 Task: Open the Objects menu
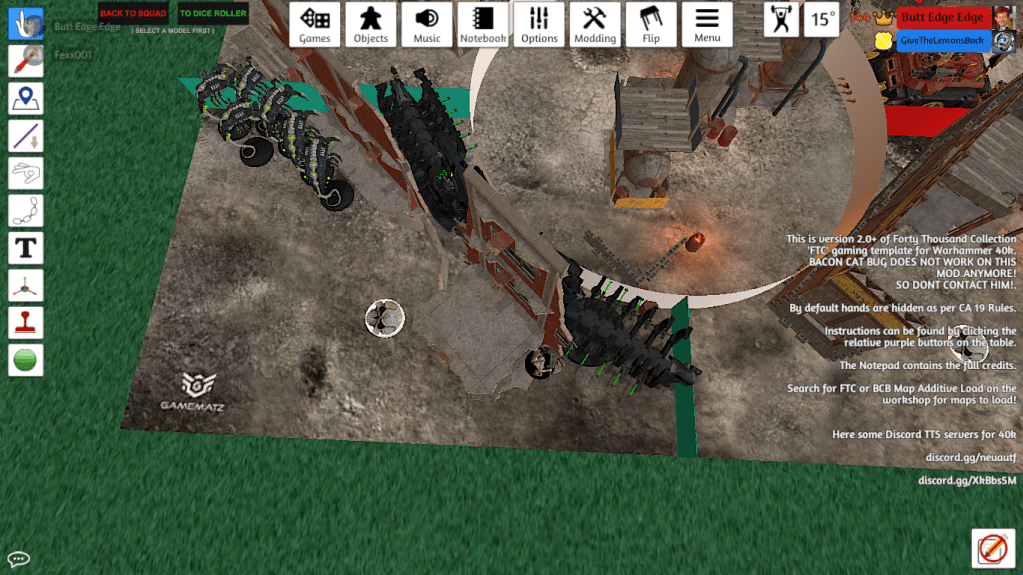pos(370,24)
